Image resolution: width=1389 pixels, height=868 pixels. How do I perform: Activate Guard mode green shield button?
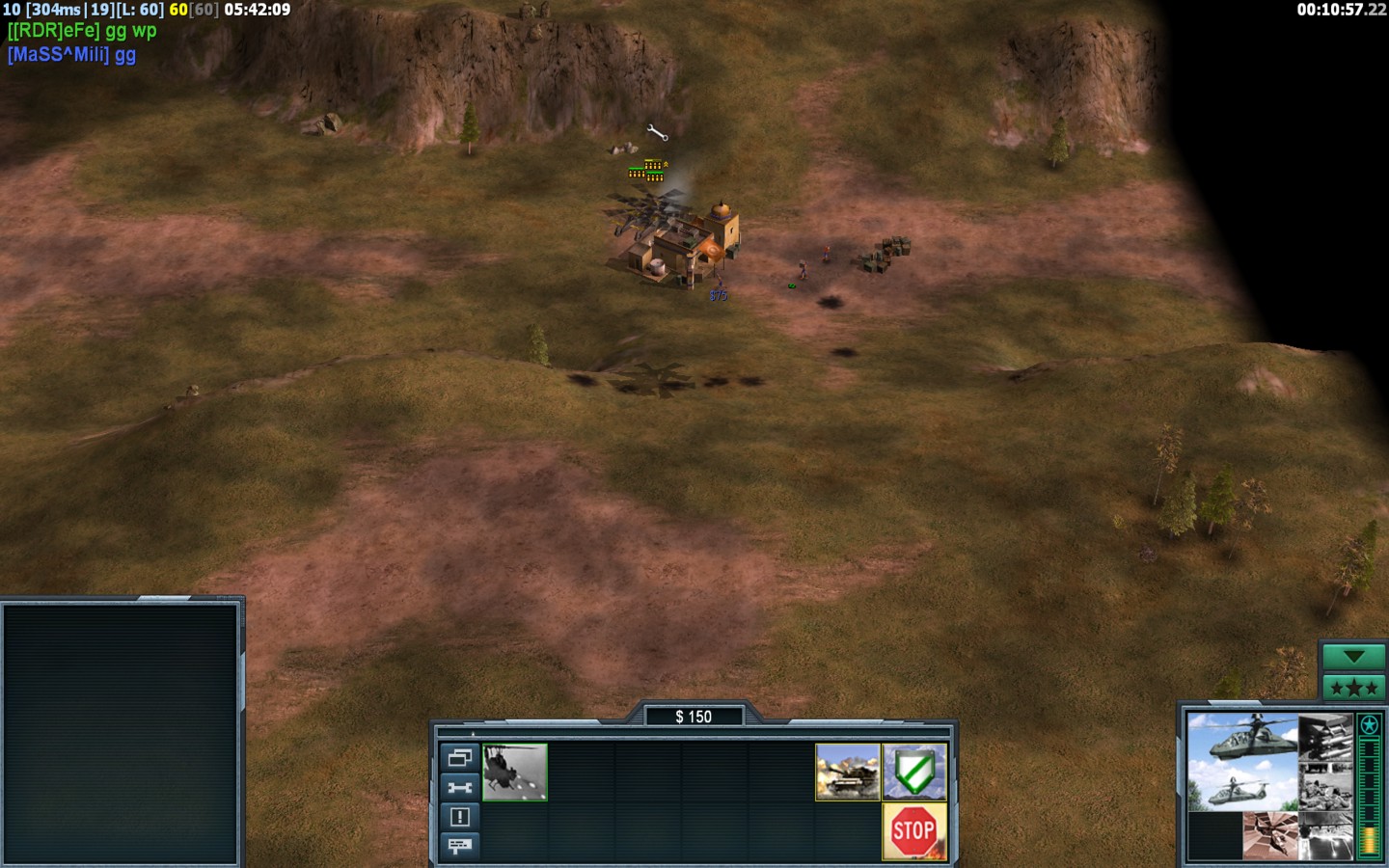click(914, 772)
